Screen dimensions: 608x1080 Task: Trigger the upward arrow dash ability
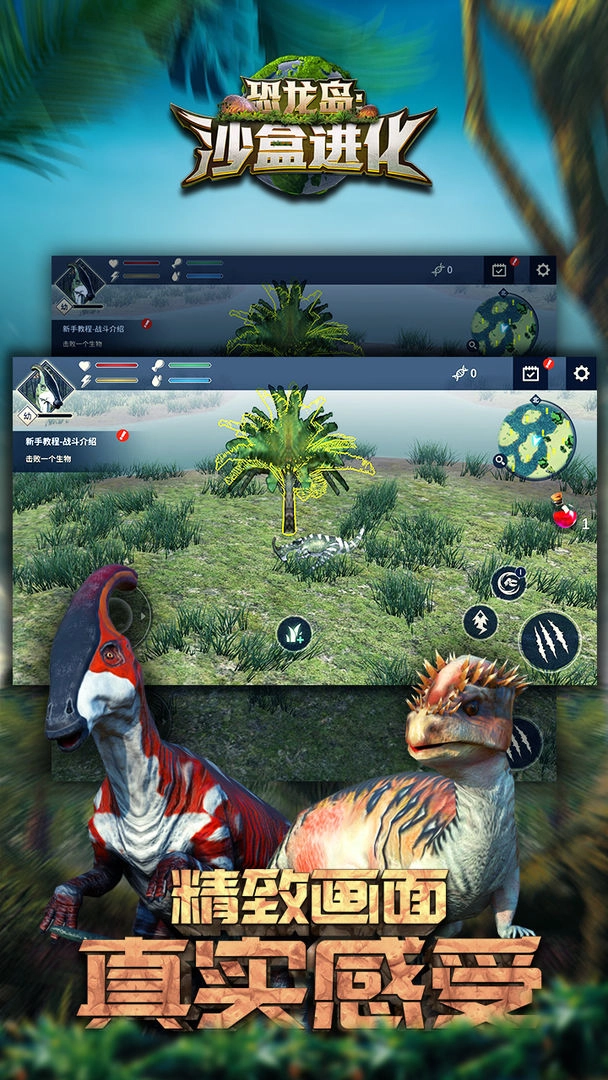coord(480,622)
